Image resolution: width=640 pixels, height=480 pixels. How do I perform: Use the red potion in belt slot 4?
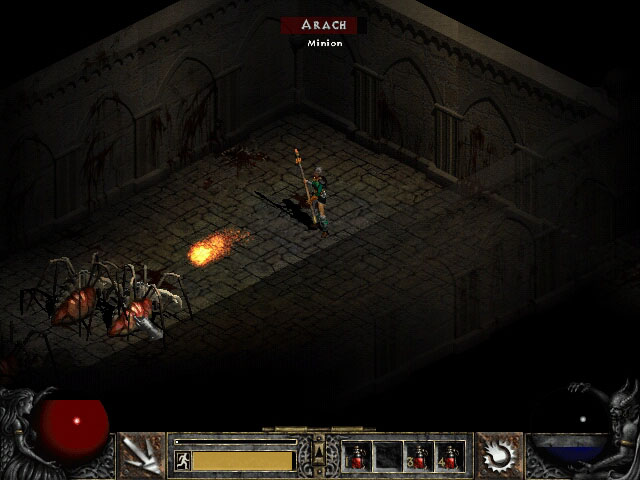(x=450, y=456)
